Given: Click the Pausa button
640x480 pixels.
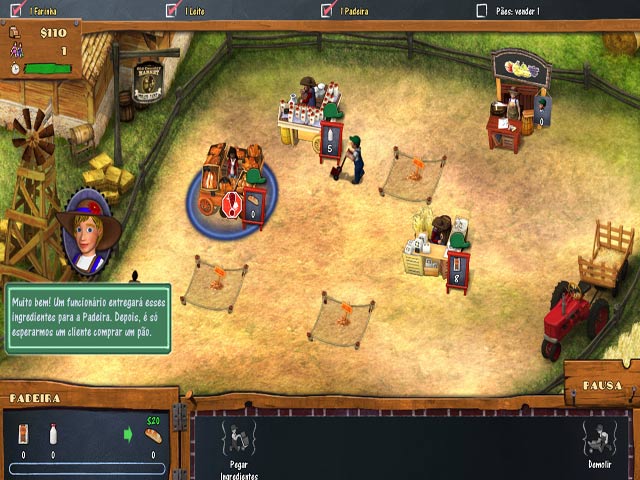Looking at the screenshot, I should [x=603, y=385].
